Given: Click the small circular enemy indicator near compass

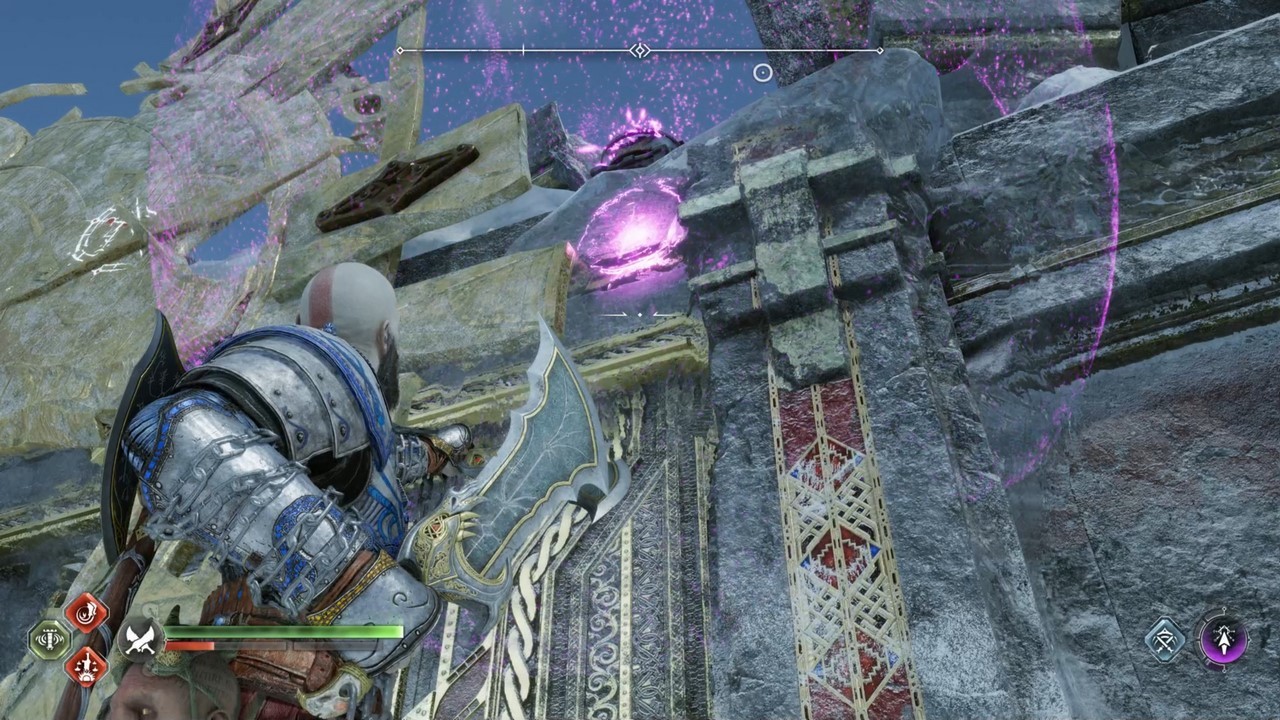Looking at the screenshot, I should click(x=763, y=73).
